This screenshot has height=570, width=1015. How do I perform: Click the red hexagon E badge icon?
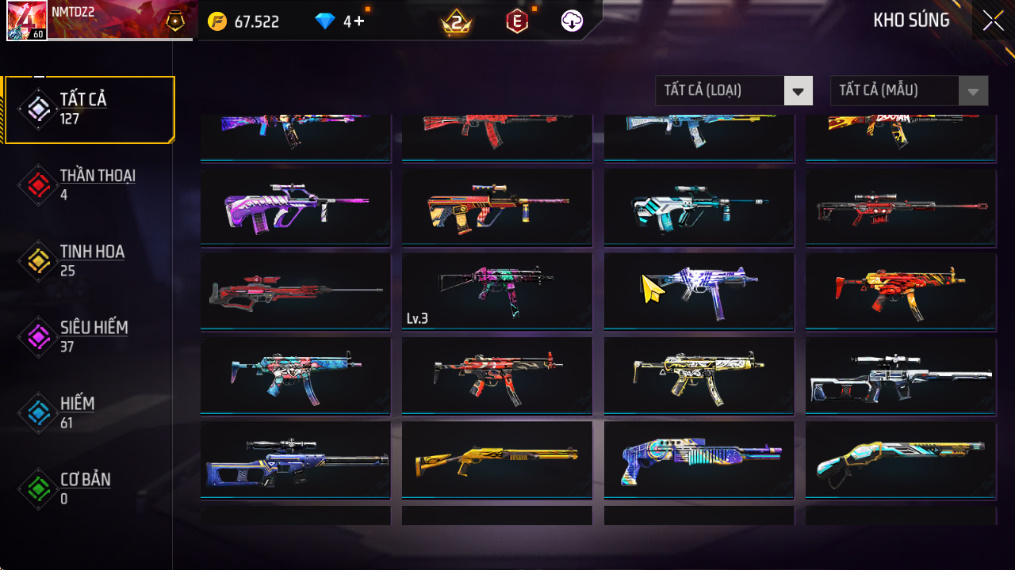click(x=517, y=21)
